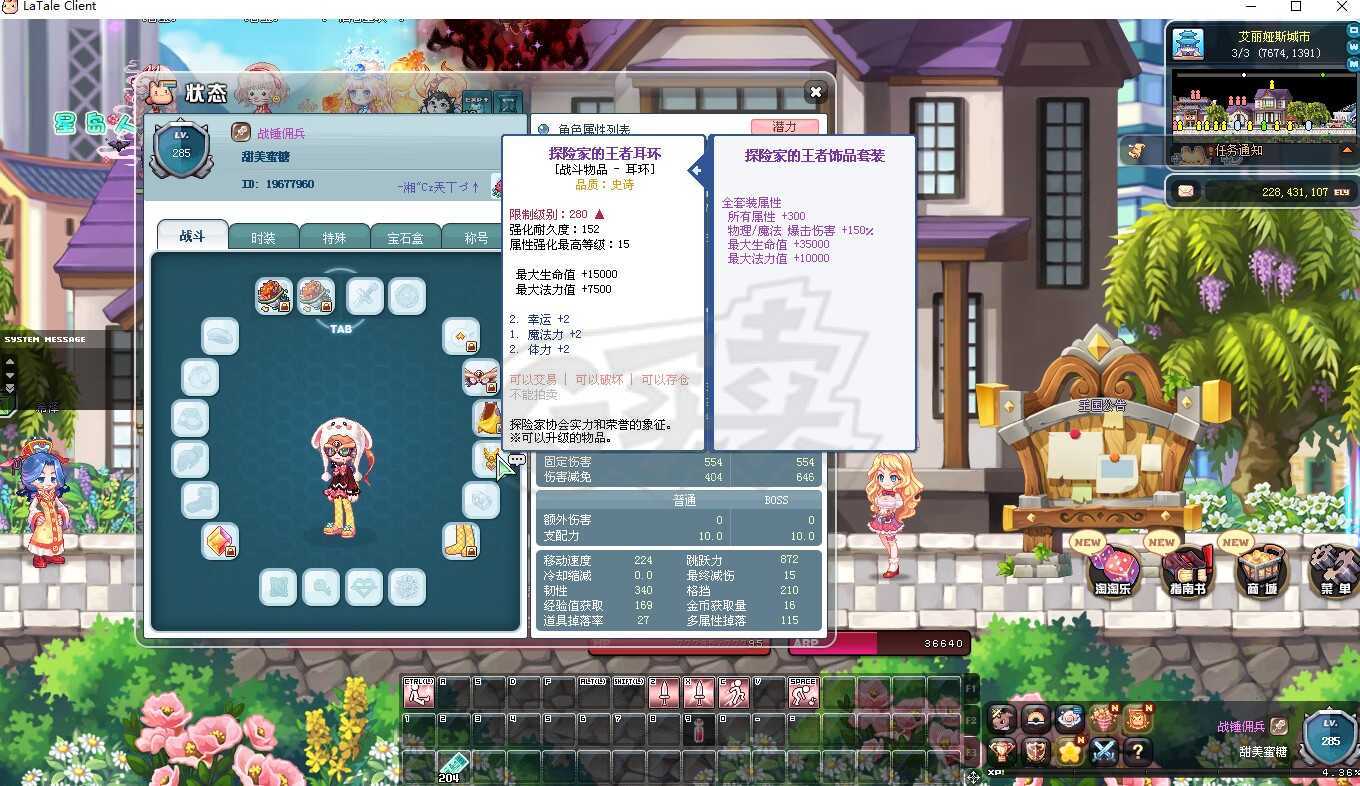
Task: Switch to the 时装 fashion tab
Action: pyautogui.click(x=263, y=237)
